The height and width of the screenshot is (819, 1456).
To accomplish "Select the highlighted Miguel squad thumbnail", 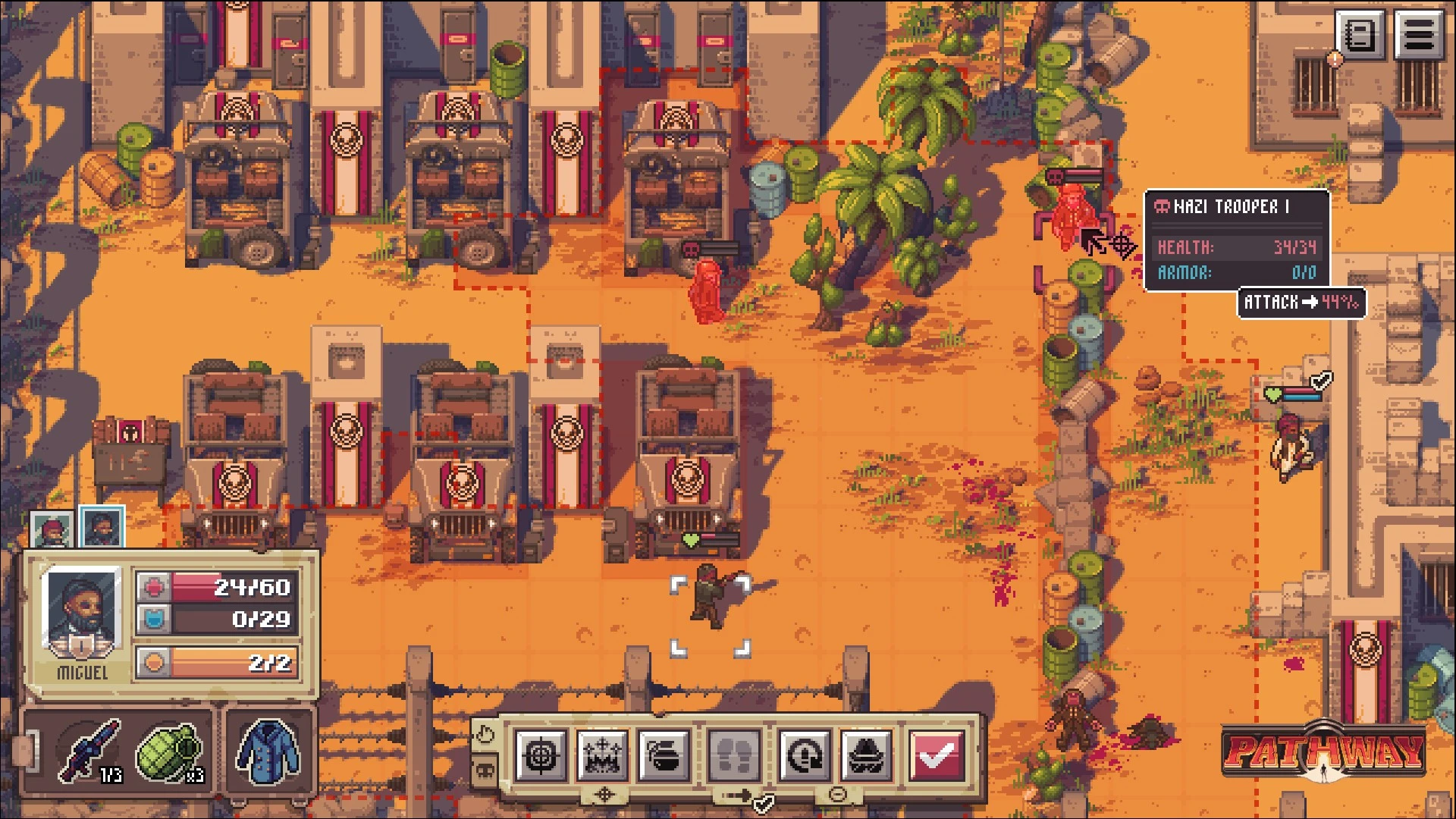I will tap(102, 527).
